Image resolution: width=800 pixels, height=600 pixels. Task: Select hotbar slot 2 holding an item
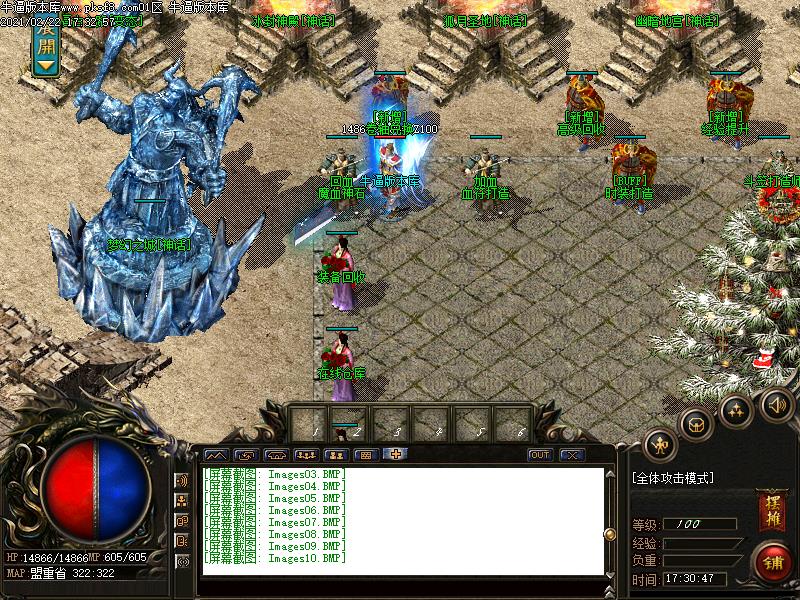(x=347, y=423)
